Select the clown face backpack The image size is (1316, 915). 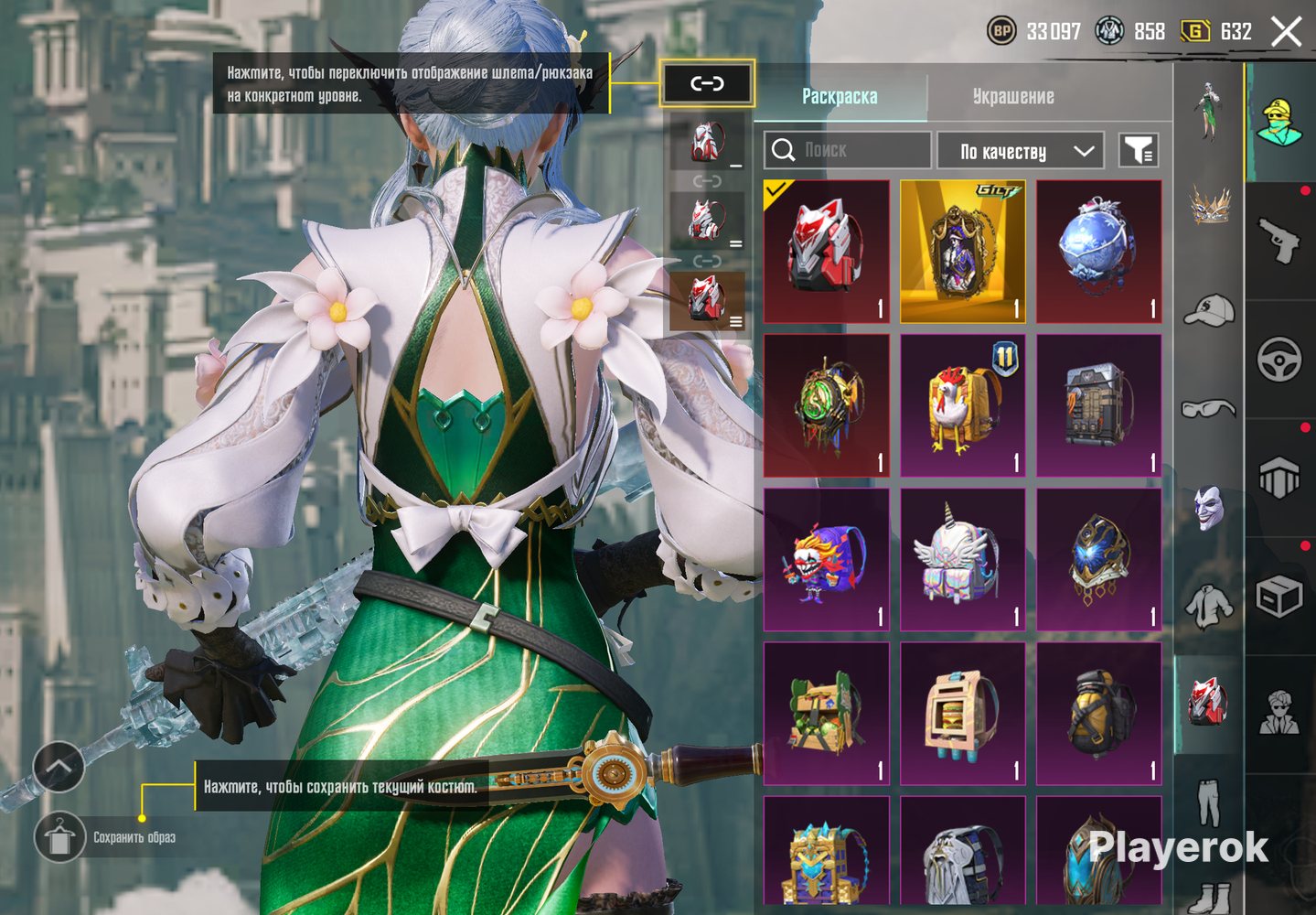[826, 559]
